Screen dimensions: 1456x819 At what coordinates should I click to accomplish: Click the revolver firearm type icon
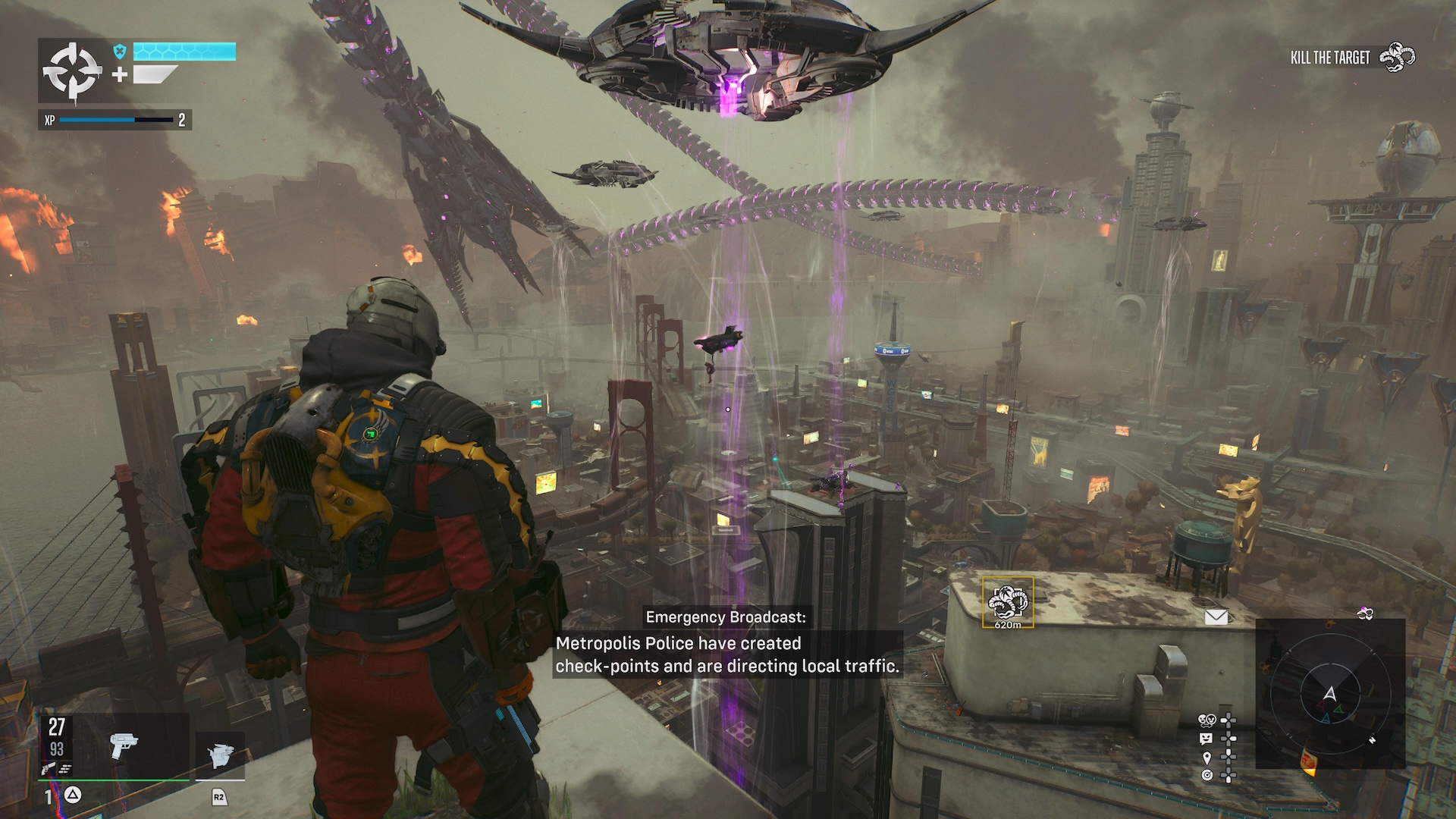pyautogui.click(x=49, y=769)
